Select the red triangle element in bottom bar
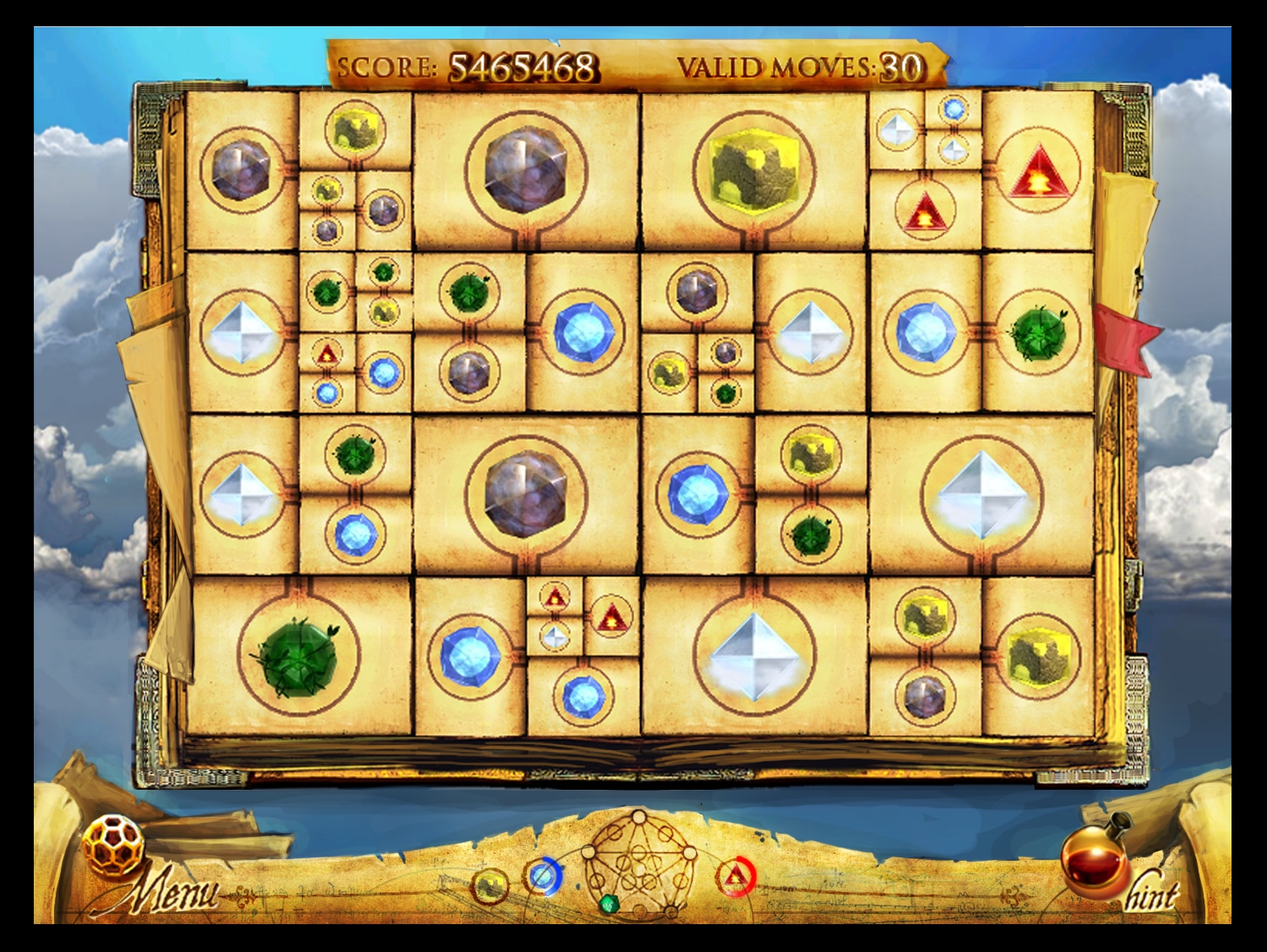The height and width of the screenshot is (952, 1267). pyautogui.click(x=737, y=877)
